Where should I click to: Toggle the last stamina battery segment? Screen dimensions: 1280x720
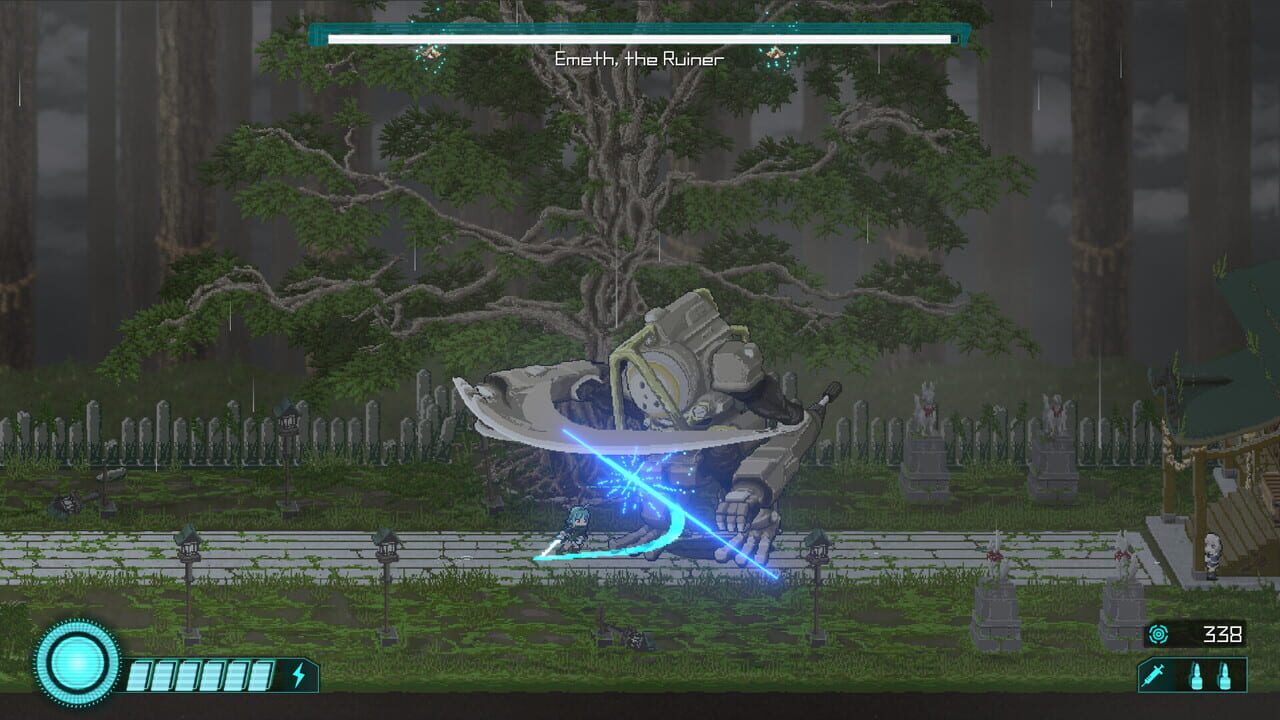(262, 675)
